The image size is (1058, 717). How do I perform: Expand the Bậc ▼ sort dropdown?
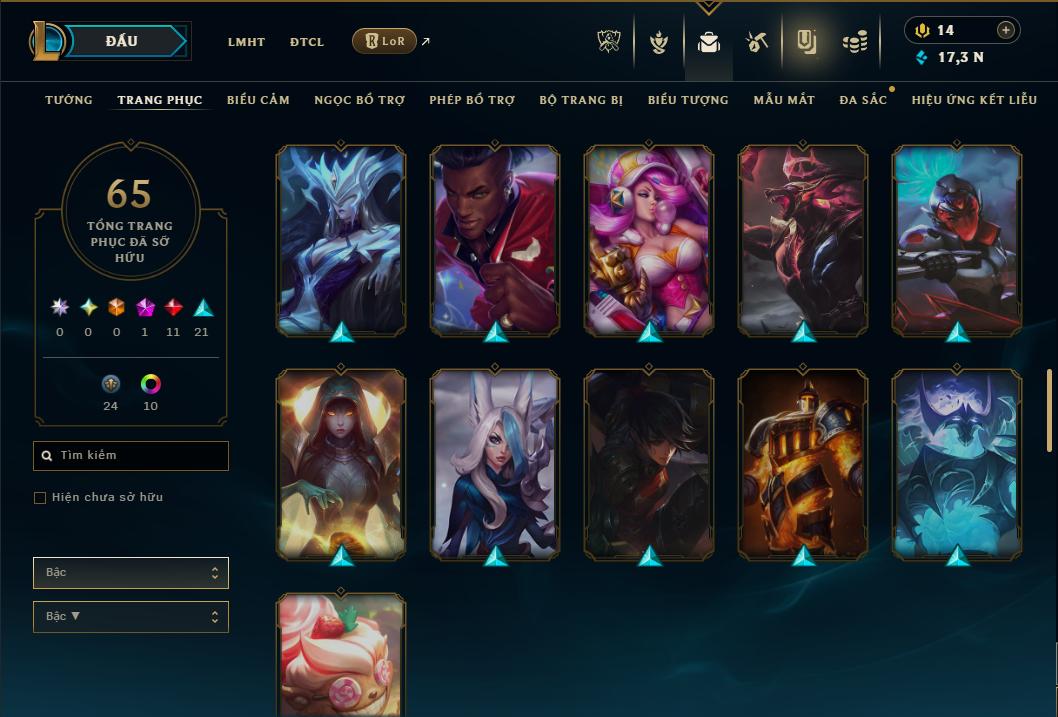point(131,617)
